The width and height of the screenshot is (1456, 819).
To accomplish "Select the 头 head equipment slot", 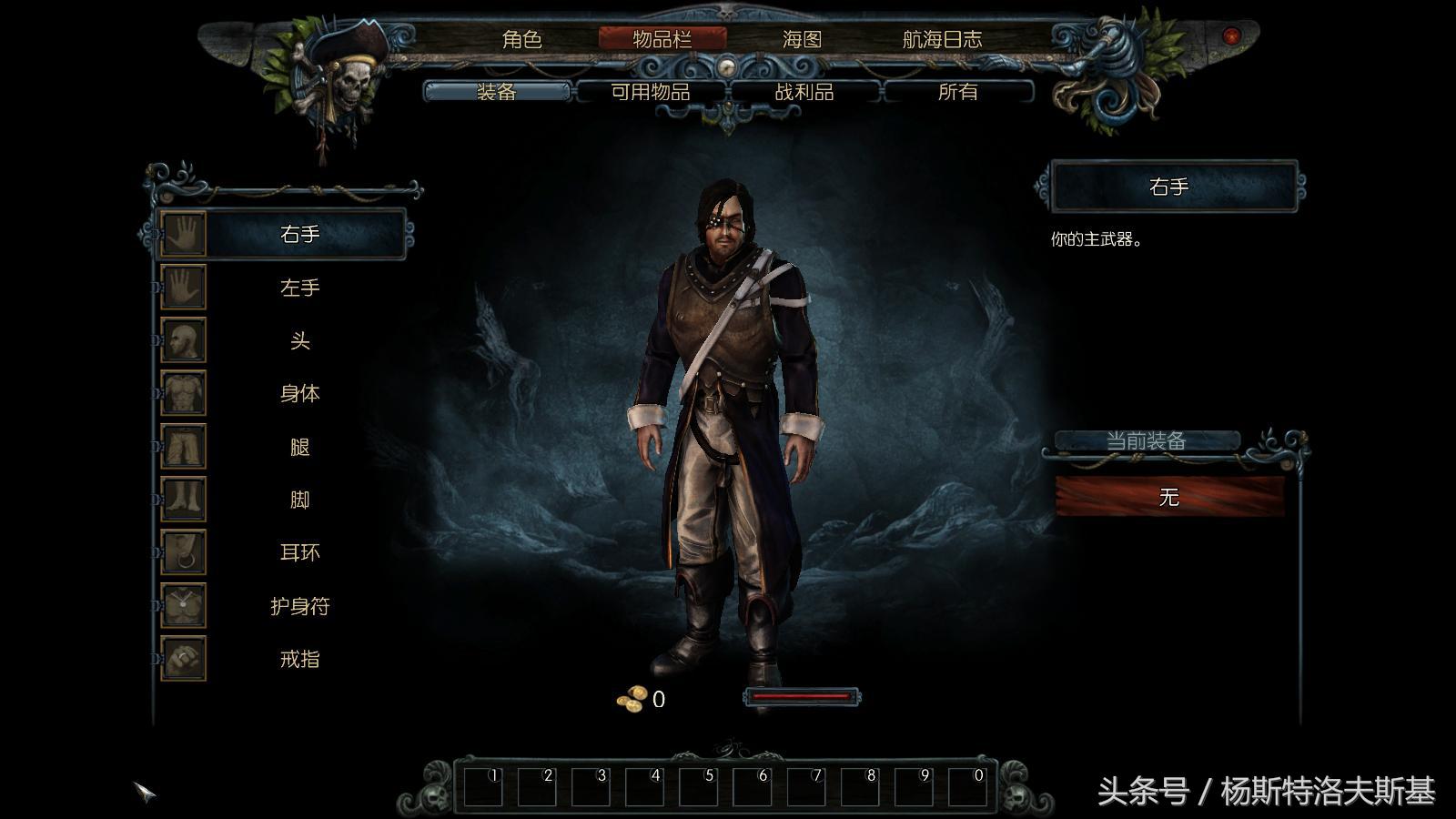I will point(299,340).
